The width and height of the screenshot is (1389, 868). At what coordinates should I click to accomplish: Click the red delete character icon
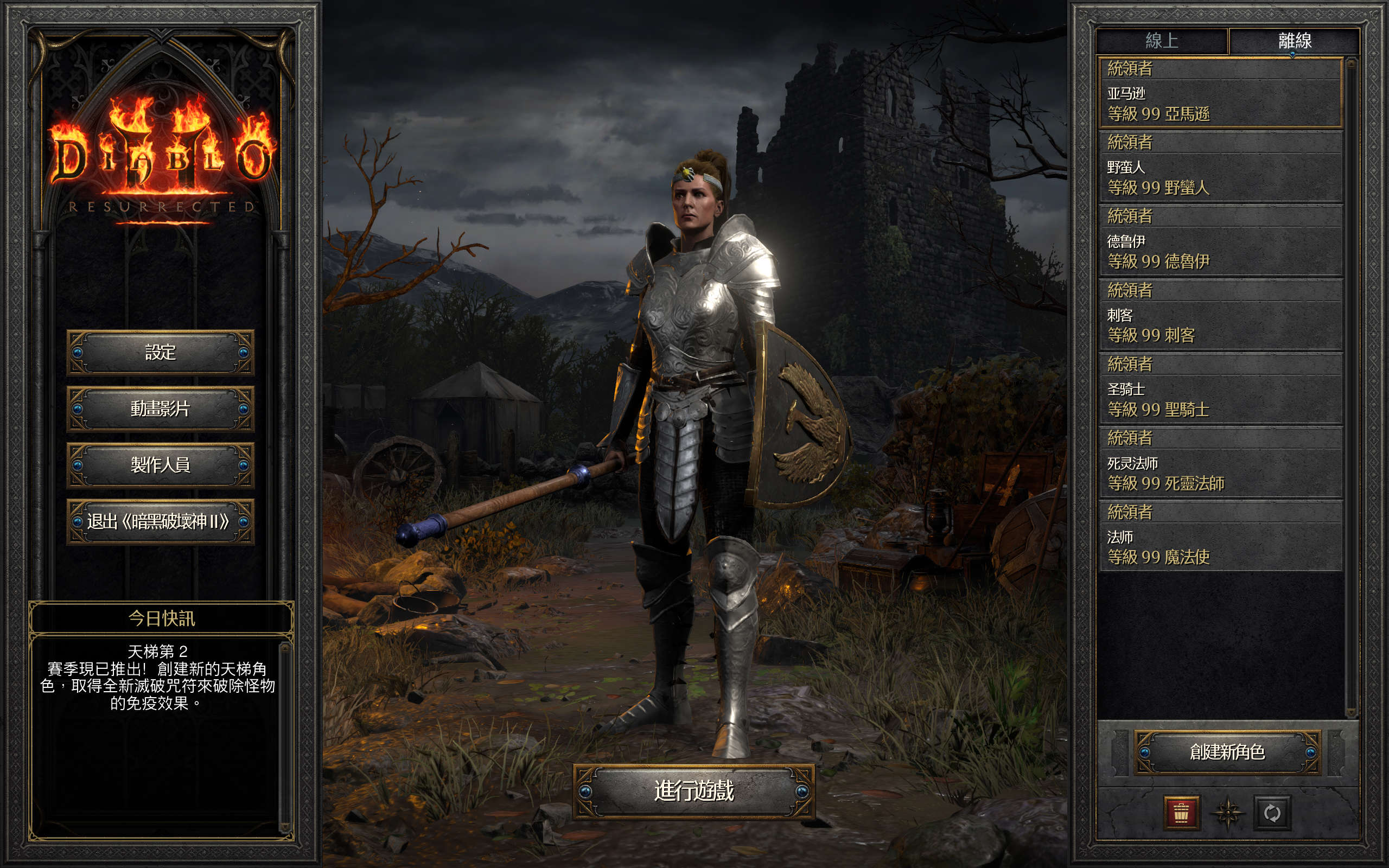click(x=1181, y=813)
